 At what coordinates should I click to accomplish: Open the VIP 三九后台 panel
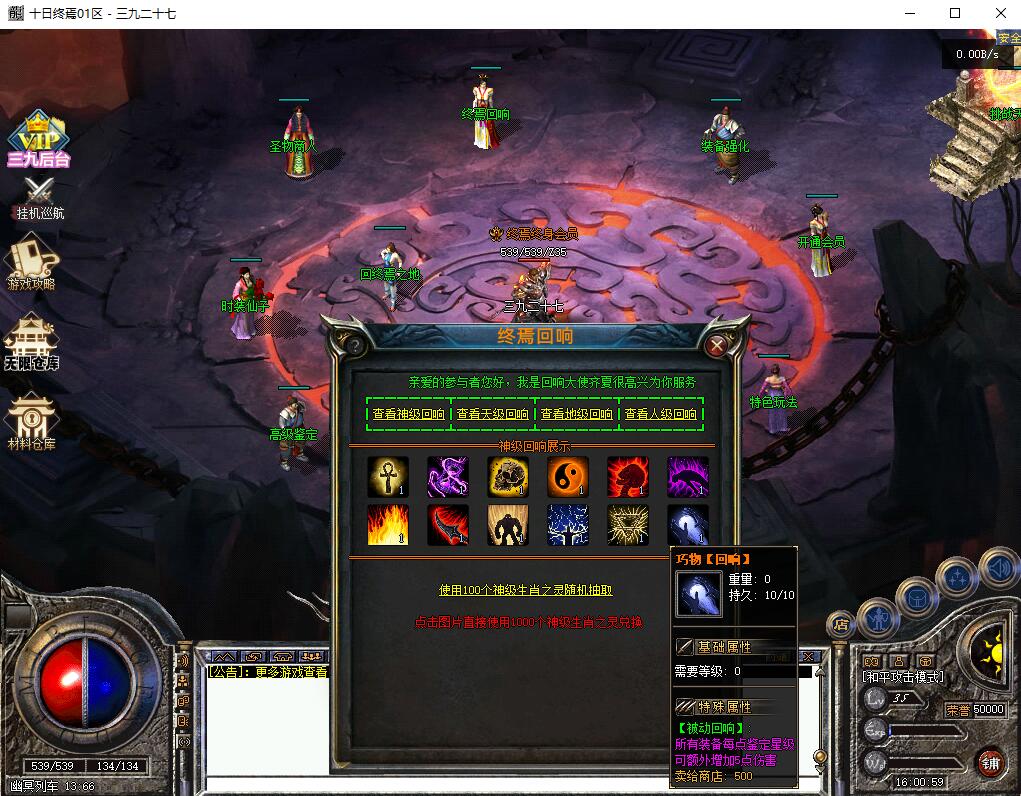(38, 140)
